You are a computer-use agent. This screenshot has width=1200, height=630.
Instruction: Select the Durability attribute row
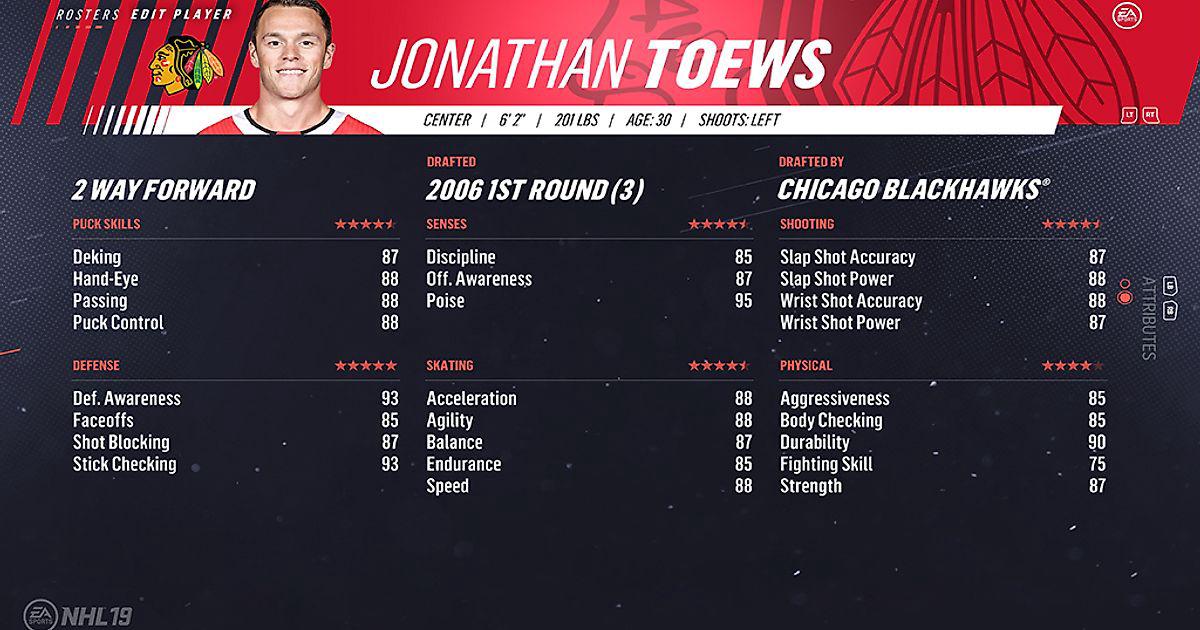(942, 442)
